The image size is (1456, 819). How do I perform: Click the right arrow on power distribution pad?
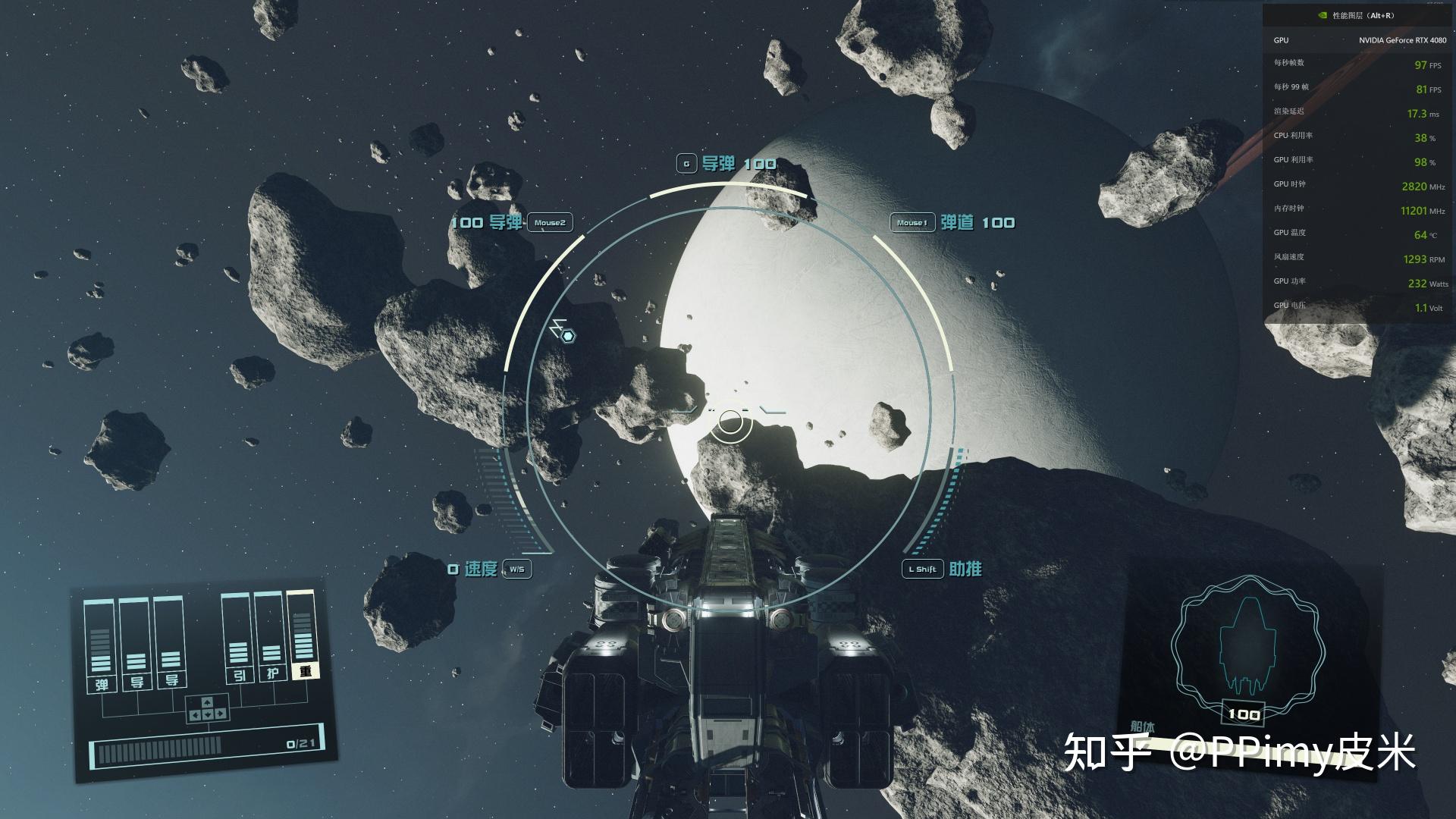220,714
